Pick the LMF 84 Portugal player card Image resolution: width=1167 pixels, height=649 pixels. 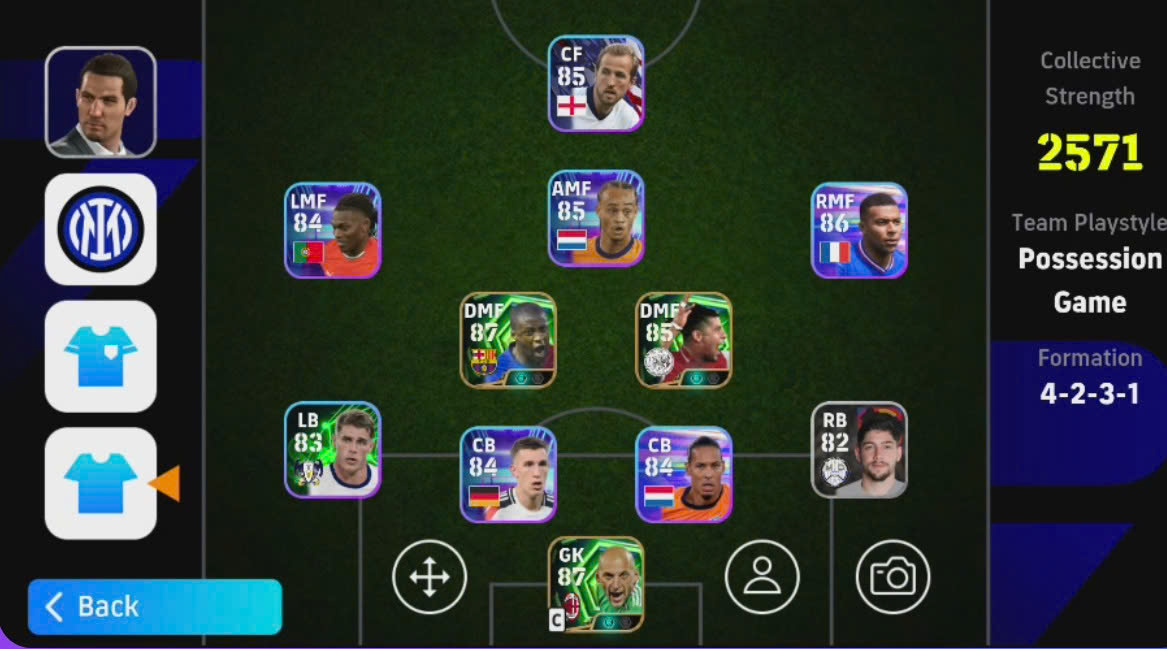pos(332,230)
